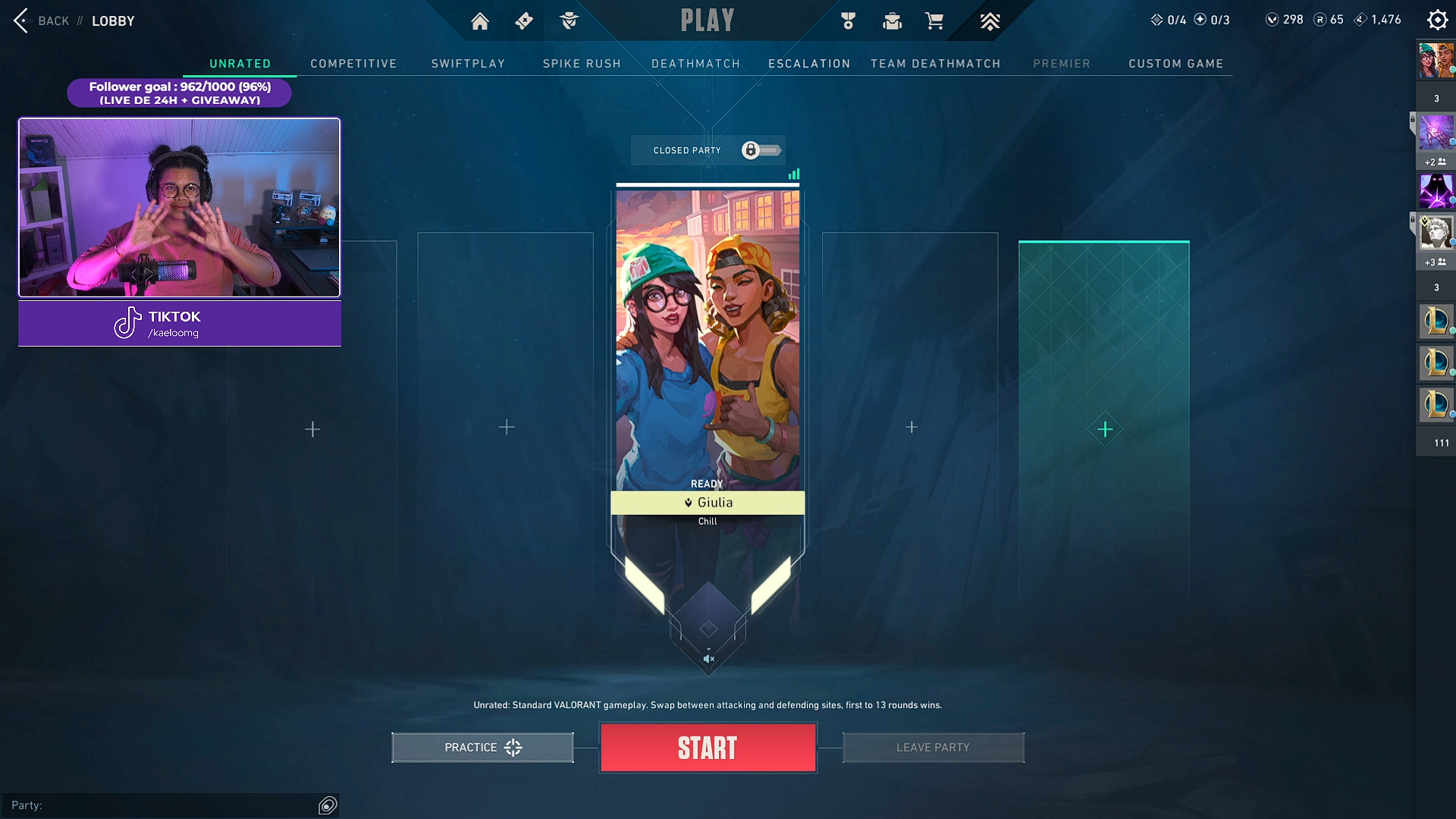Image resolution: width=1456 pixels, height=819 pixels.
Task: Select Giulia's player card
Action: [708, 341]
